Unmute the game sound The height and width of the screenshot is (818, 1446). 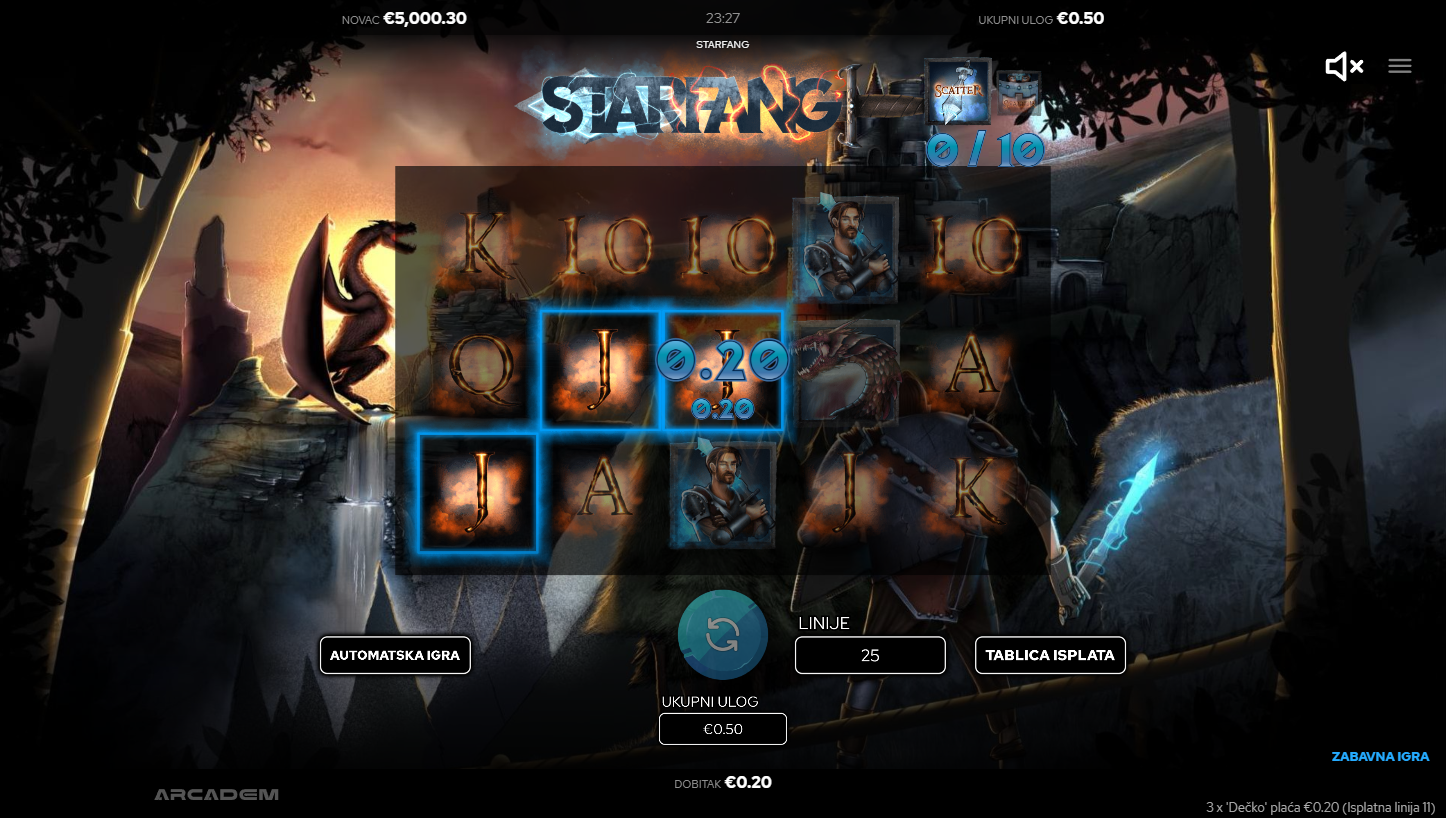1343,66
